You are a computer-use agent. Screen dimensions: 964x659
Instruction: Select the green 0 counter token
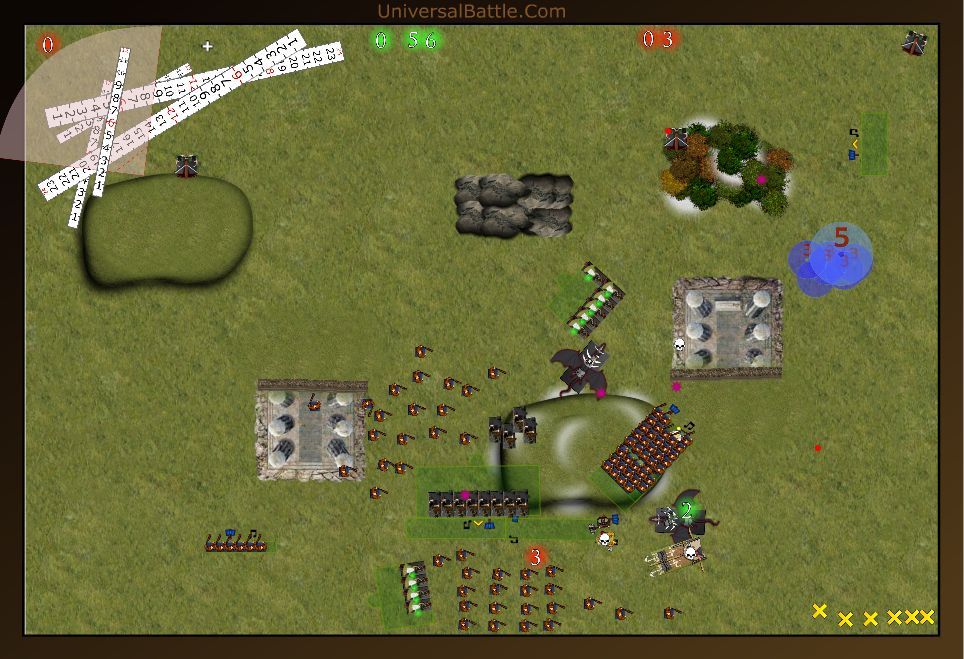(x=380, y=40)
